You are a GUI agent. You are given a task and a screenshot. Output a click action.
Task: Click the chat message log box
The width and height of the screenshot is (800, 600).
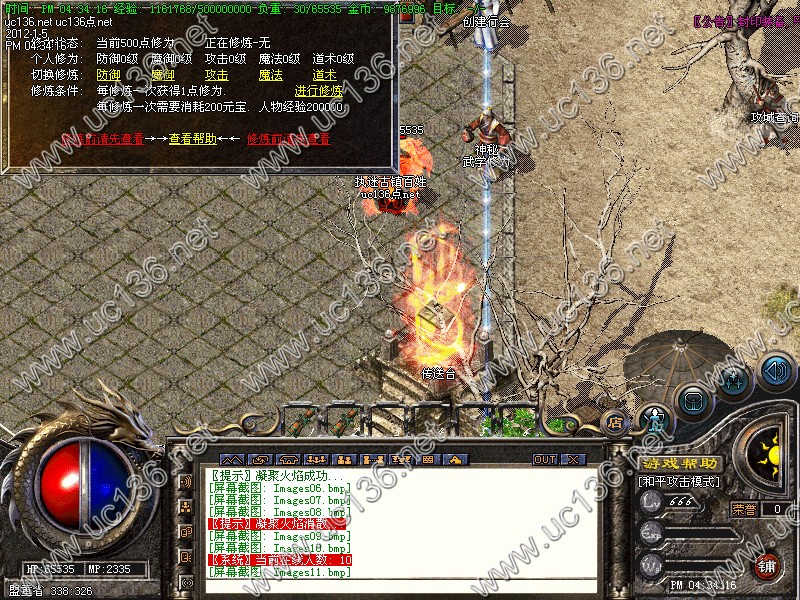(400, 523)
